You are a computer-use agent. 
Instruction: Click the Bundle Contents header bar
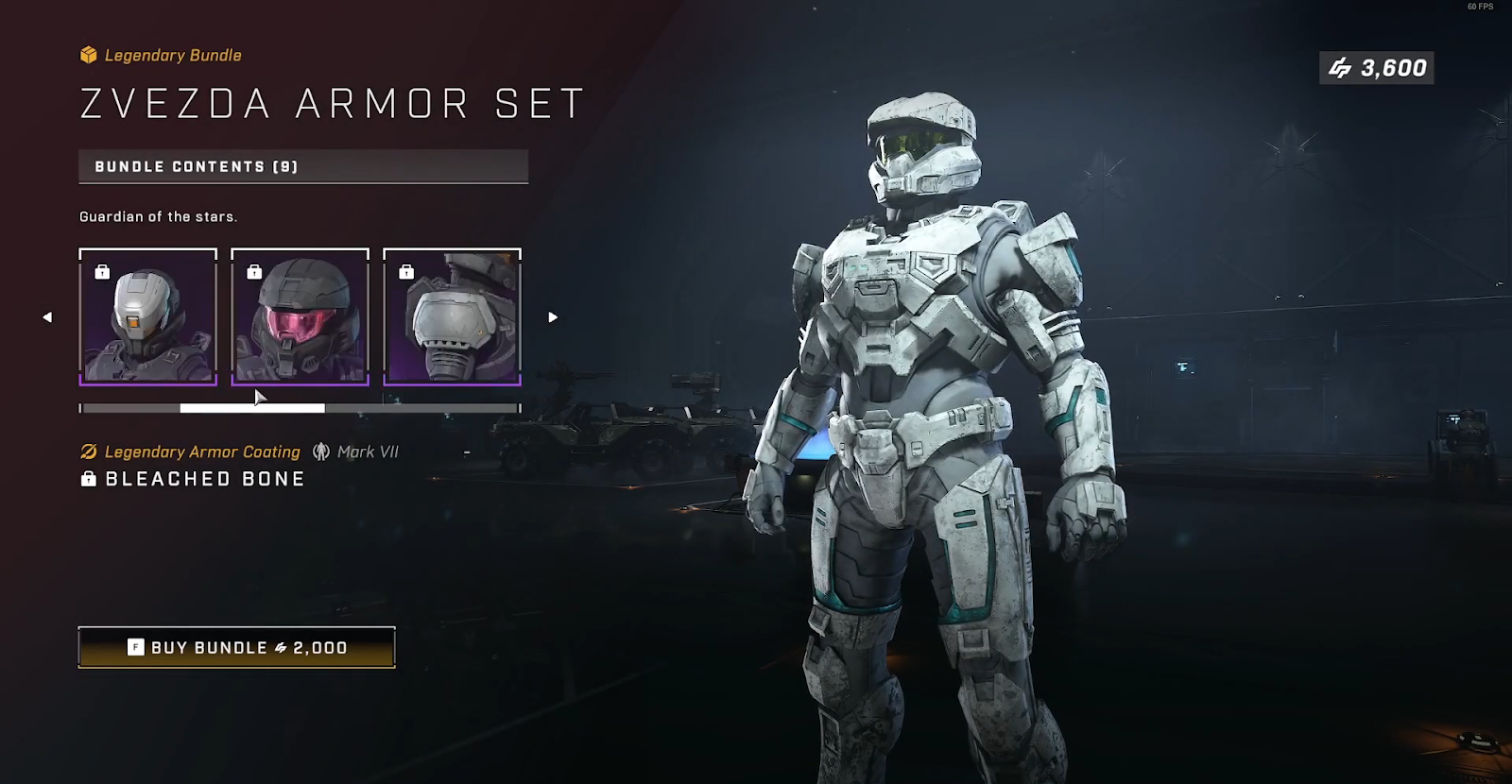302,166
